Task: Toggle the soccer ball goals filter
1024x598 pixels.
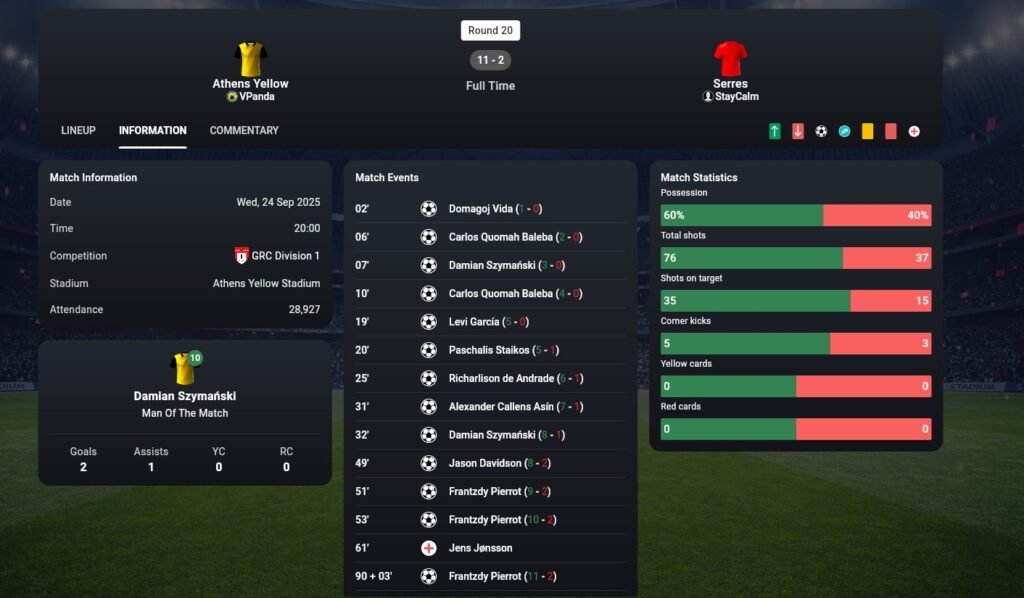Action: (821, 131)
